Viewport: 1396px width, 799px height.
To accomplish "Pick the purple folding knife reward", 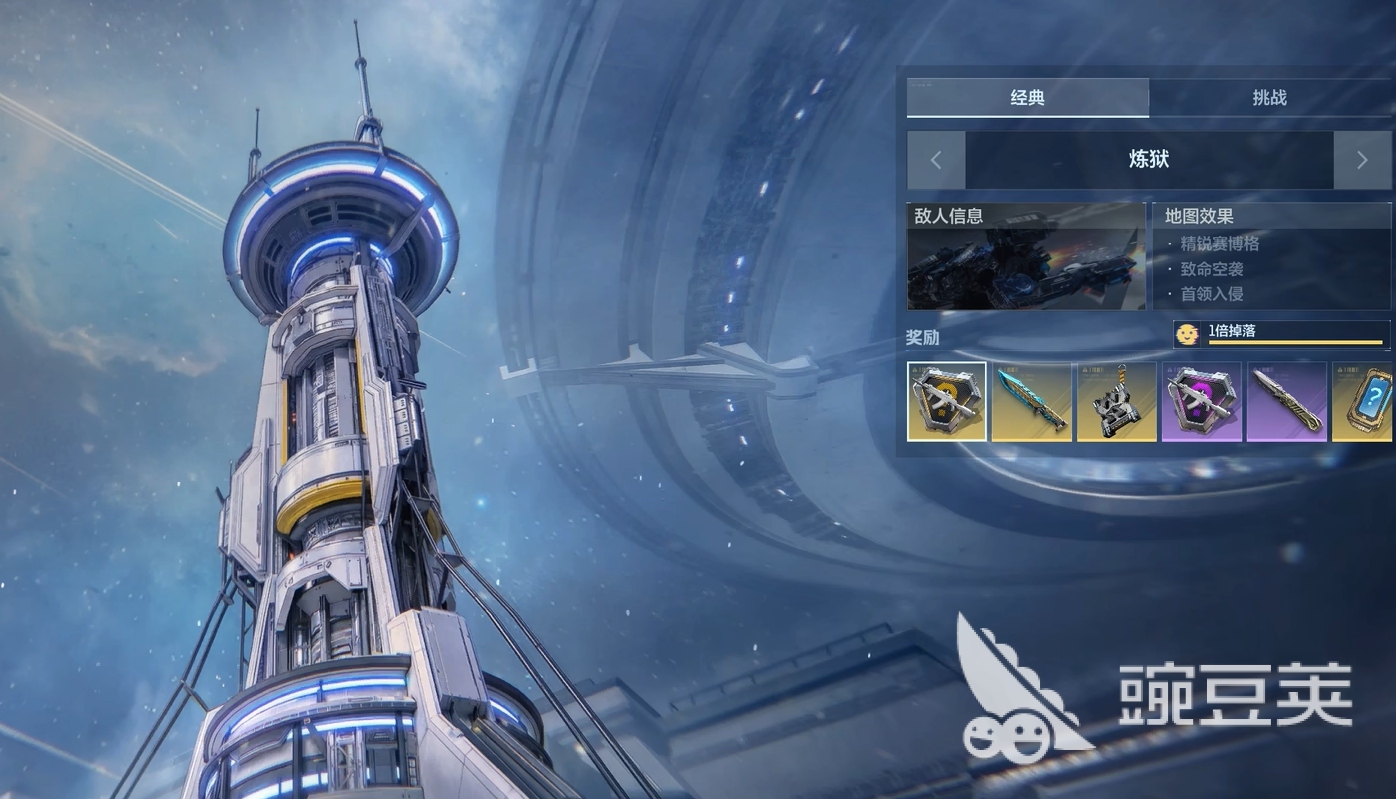I will 1286,401.
